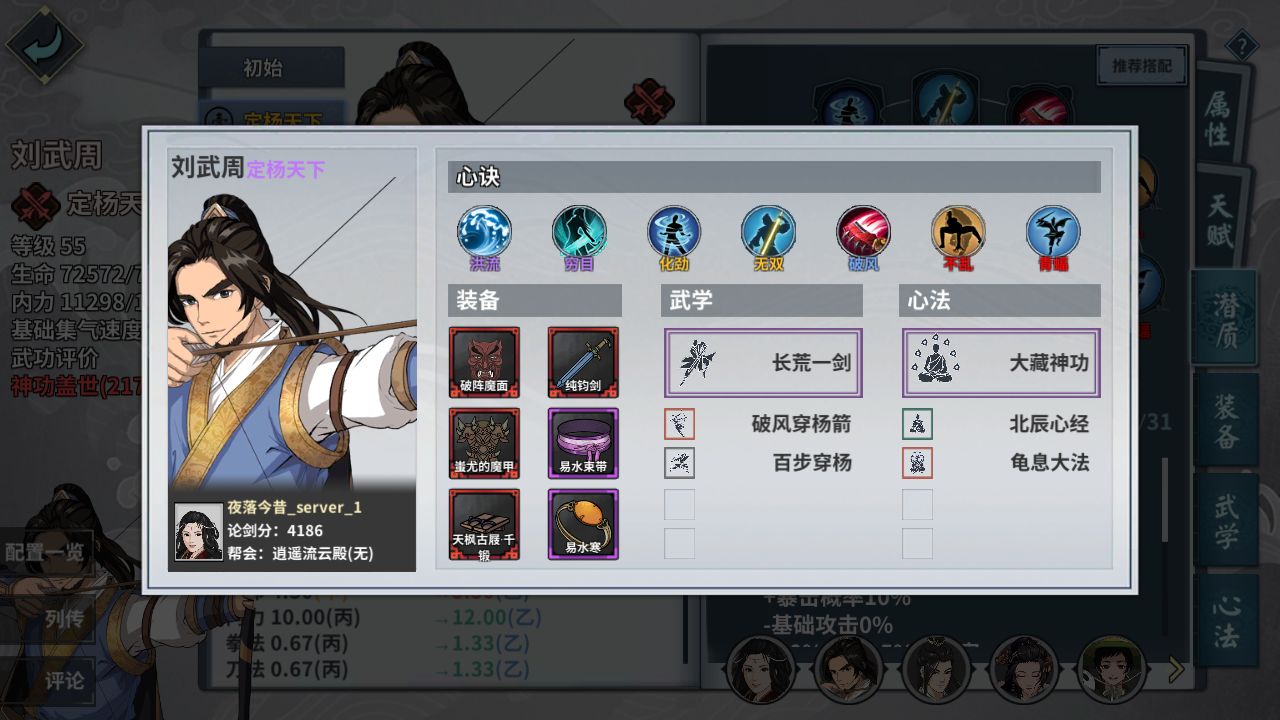The height and width of the screenshot is (720, 1280).
Task: Select the 穷目 heart technique icon
Action: (x=578, y=235)
